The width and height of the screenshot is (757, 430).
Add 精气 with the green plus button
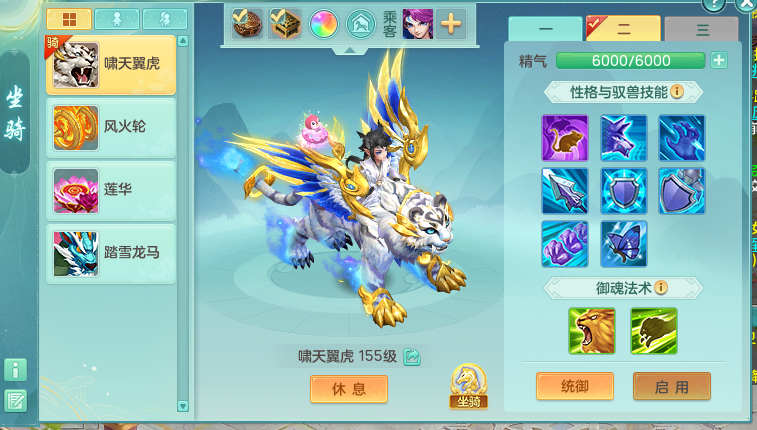(x=718, y=61)
